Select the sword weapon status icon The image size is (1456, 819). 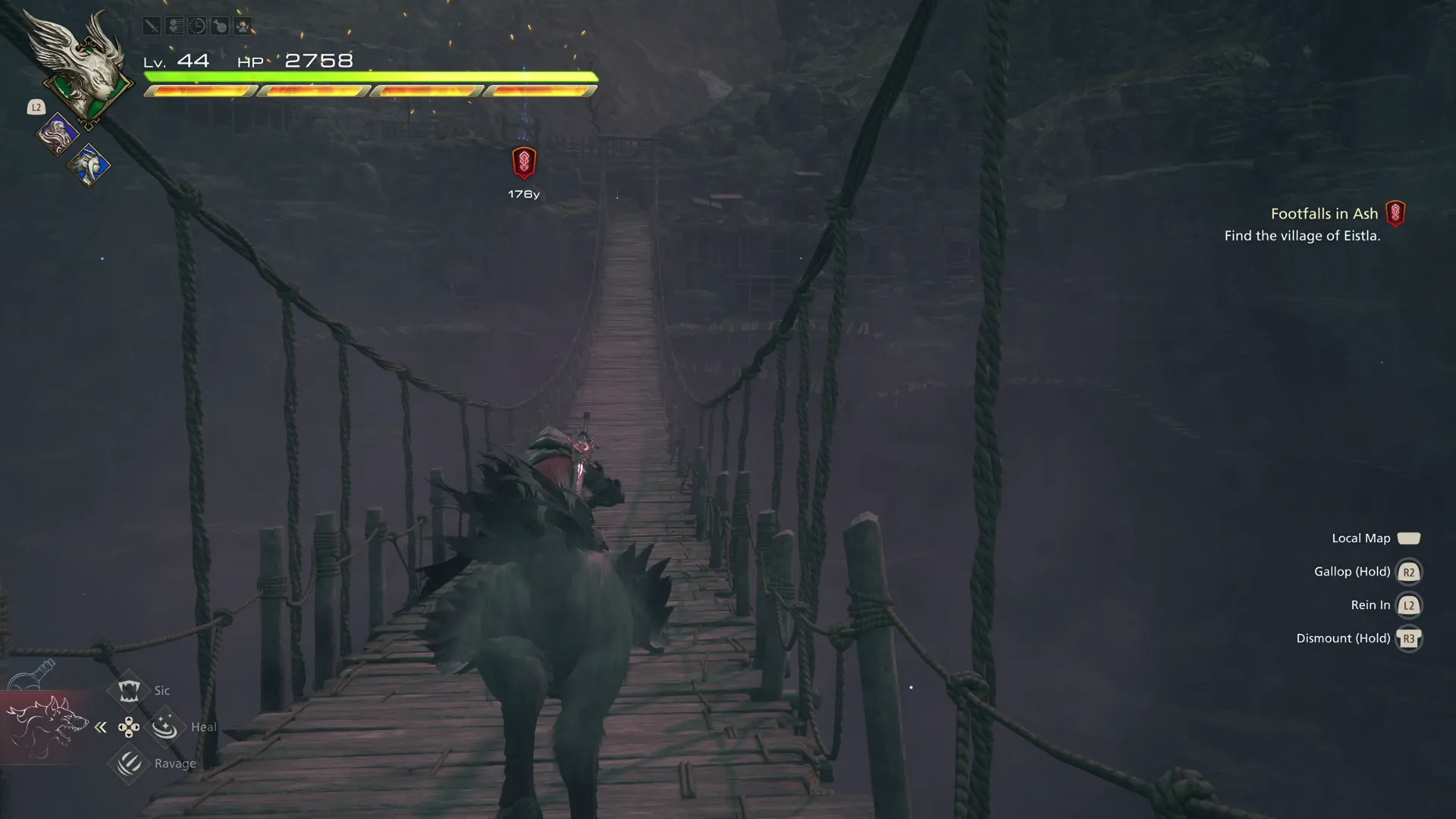tap(152, 25)
